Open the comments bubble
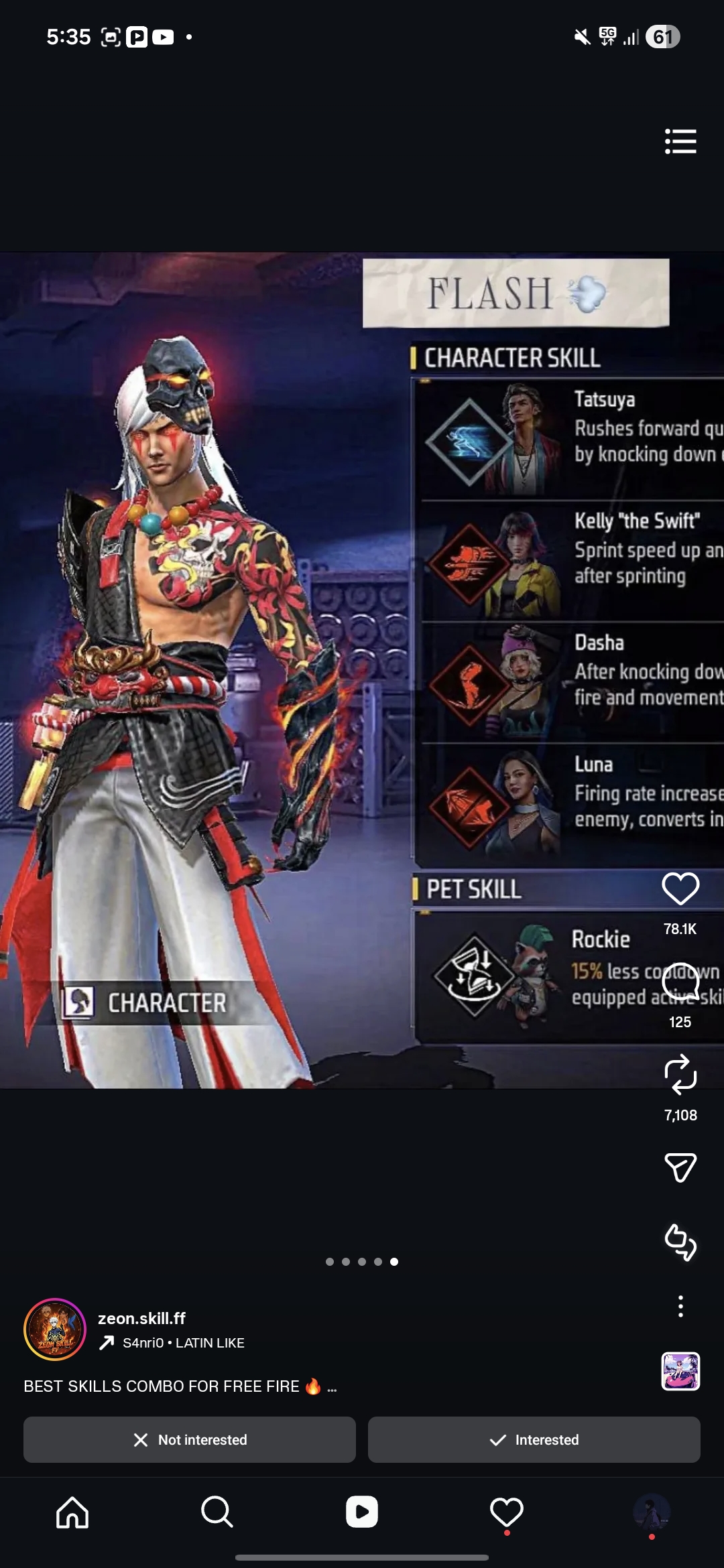This screenshot has width=724, height=1568. point(680,982)
